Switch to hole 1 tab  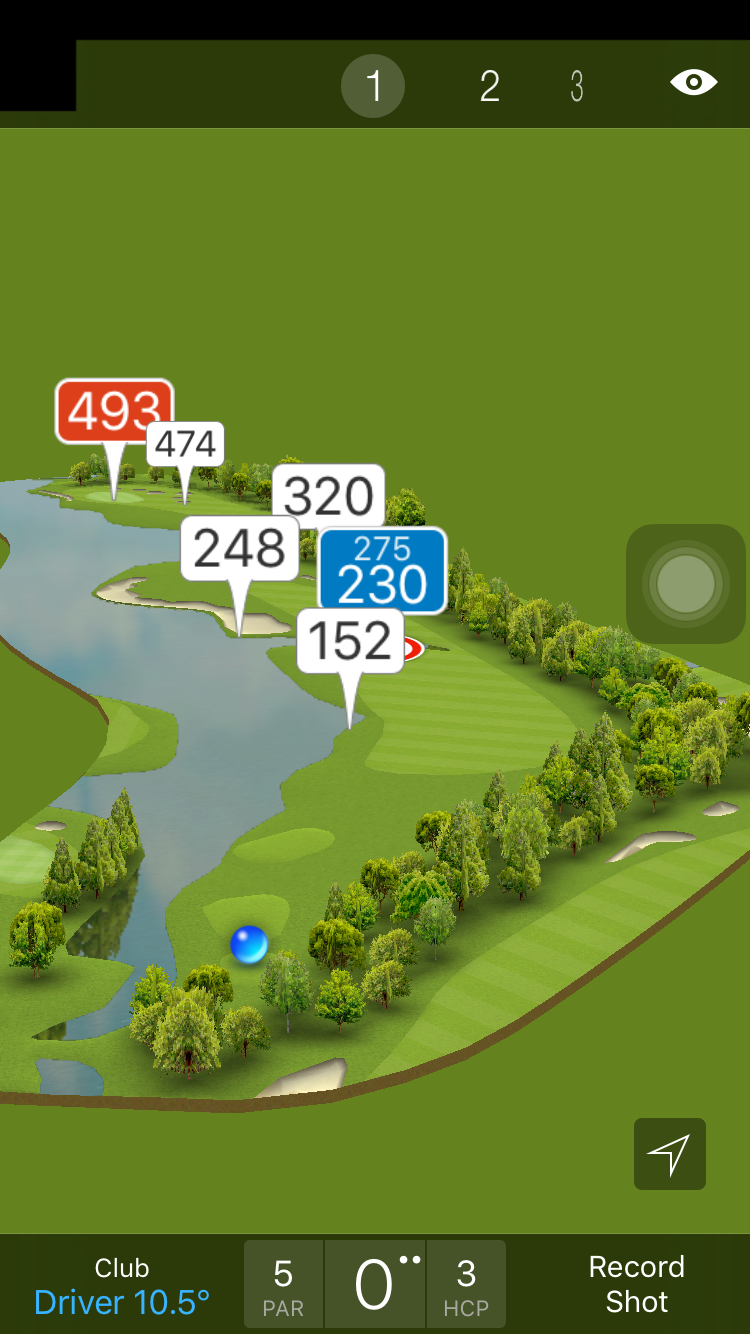(373, 86)
